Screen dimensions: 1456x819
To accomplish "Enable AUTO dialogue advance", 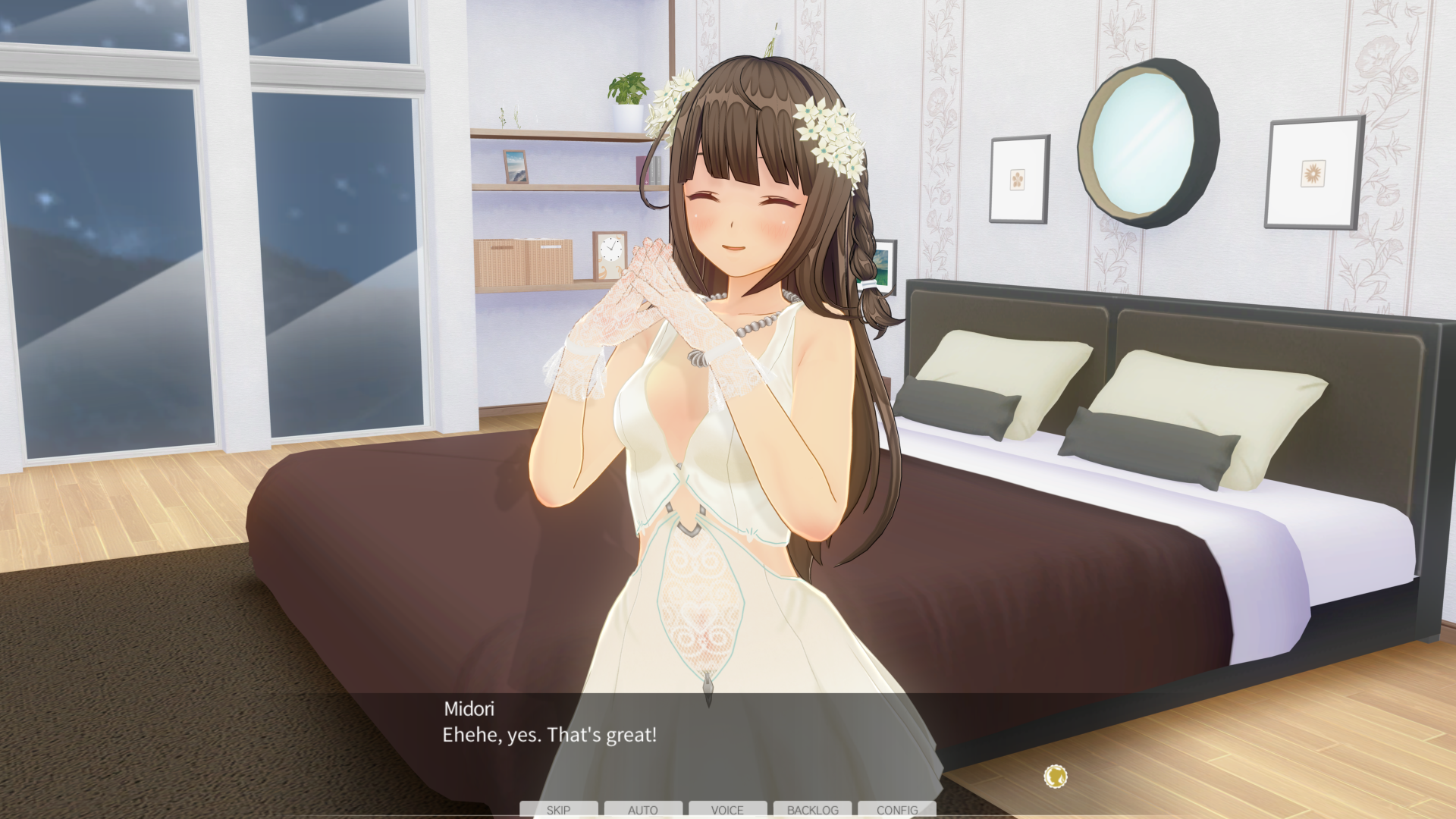I will click(643, 809).
